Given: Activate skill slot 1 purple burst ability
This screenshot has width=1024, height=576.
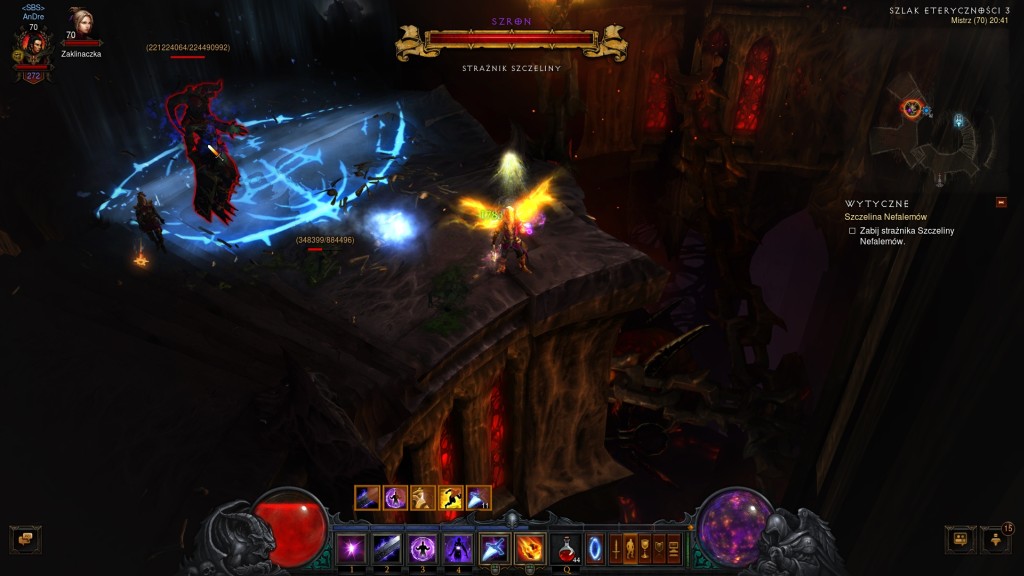Looking at the screenshot, I should coord(351,548).
